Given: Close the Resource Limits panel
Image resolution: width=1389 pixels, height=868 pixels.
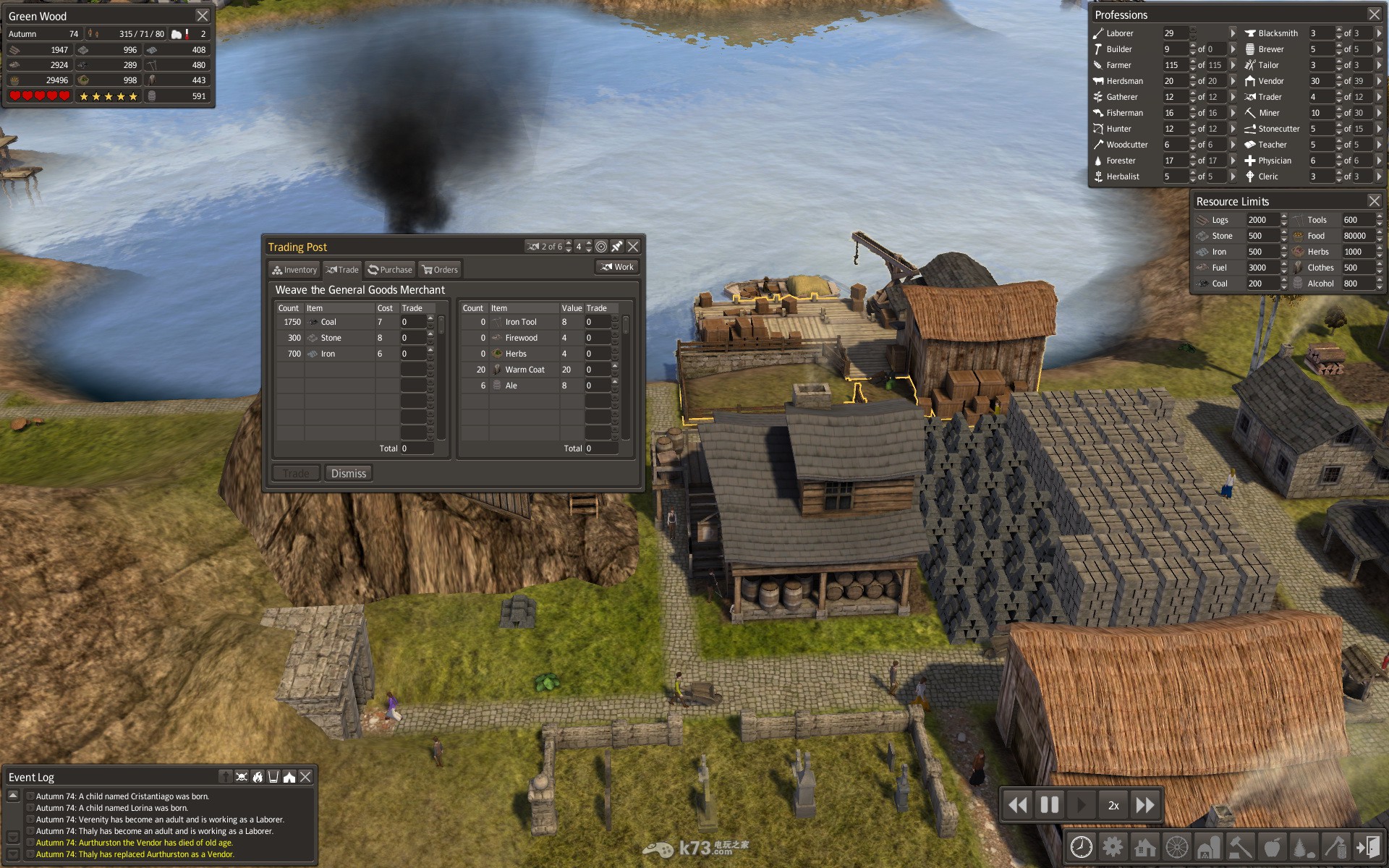Looking at the screenshot, I should click(x=1374, y=201).
